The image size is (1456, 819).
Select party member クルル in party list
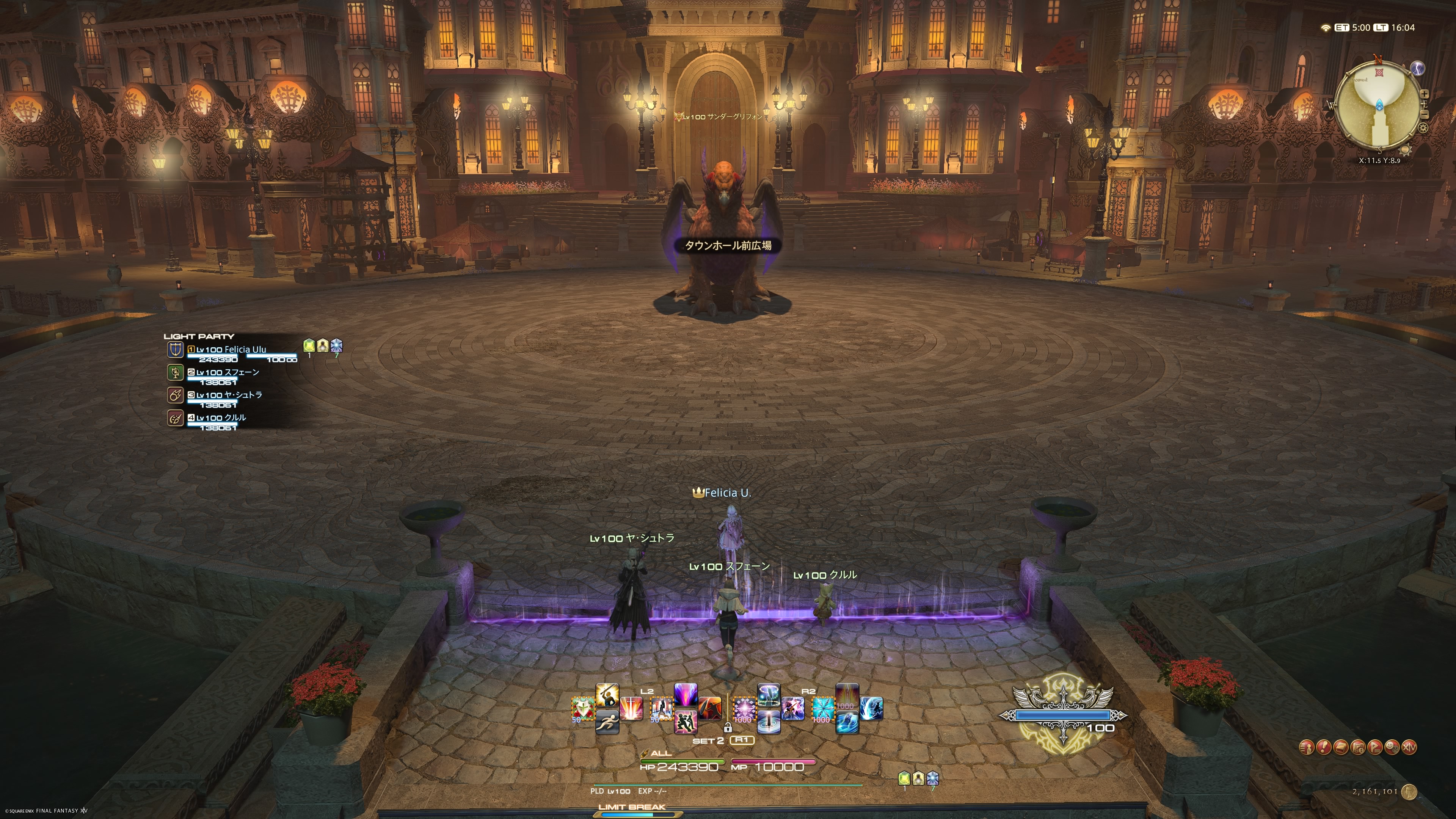221,418
